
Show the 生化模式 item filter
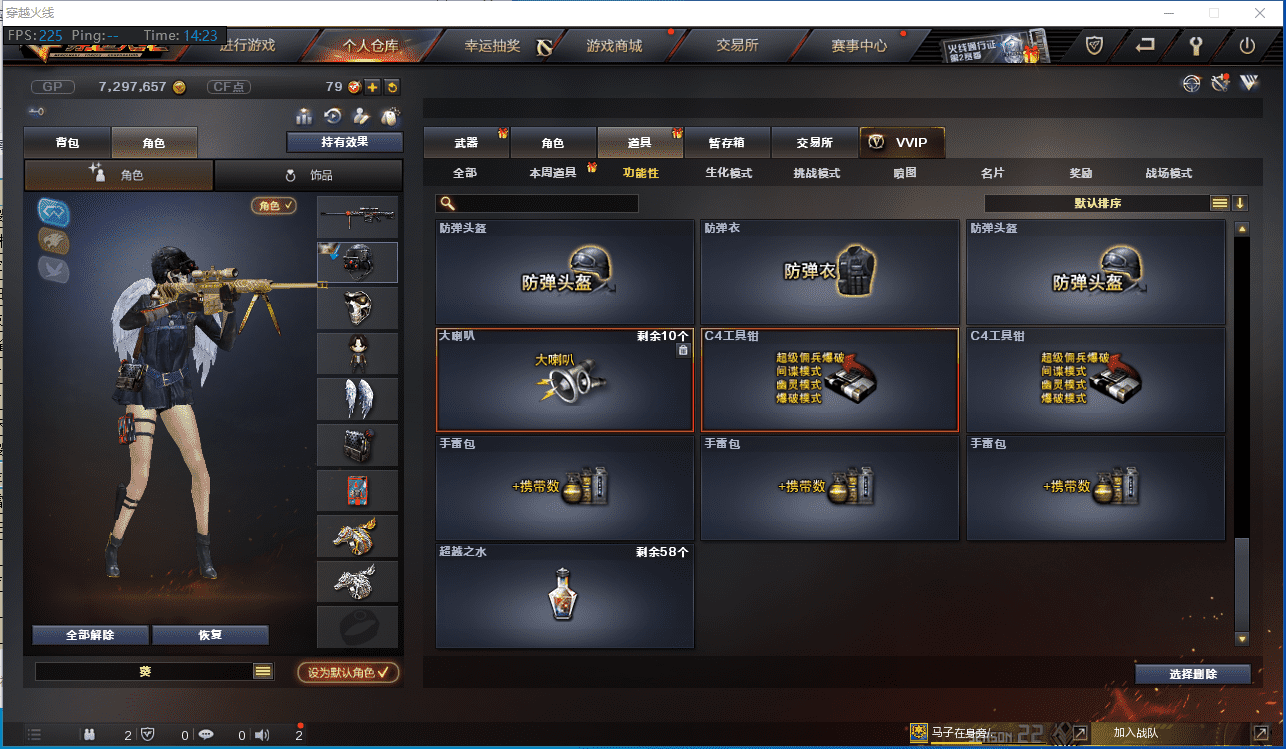coord(728,173)
